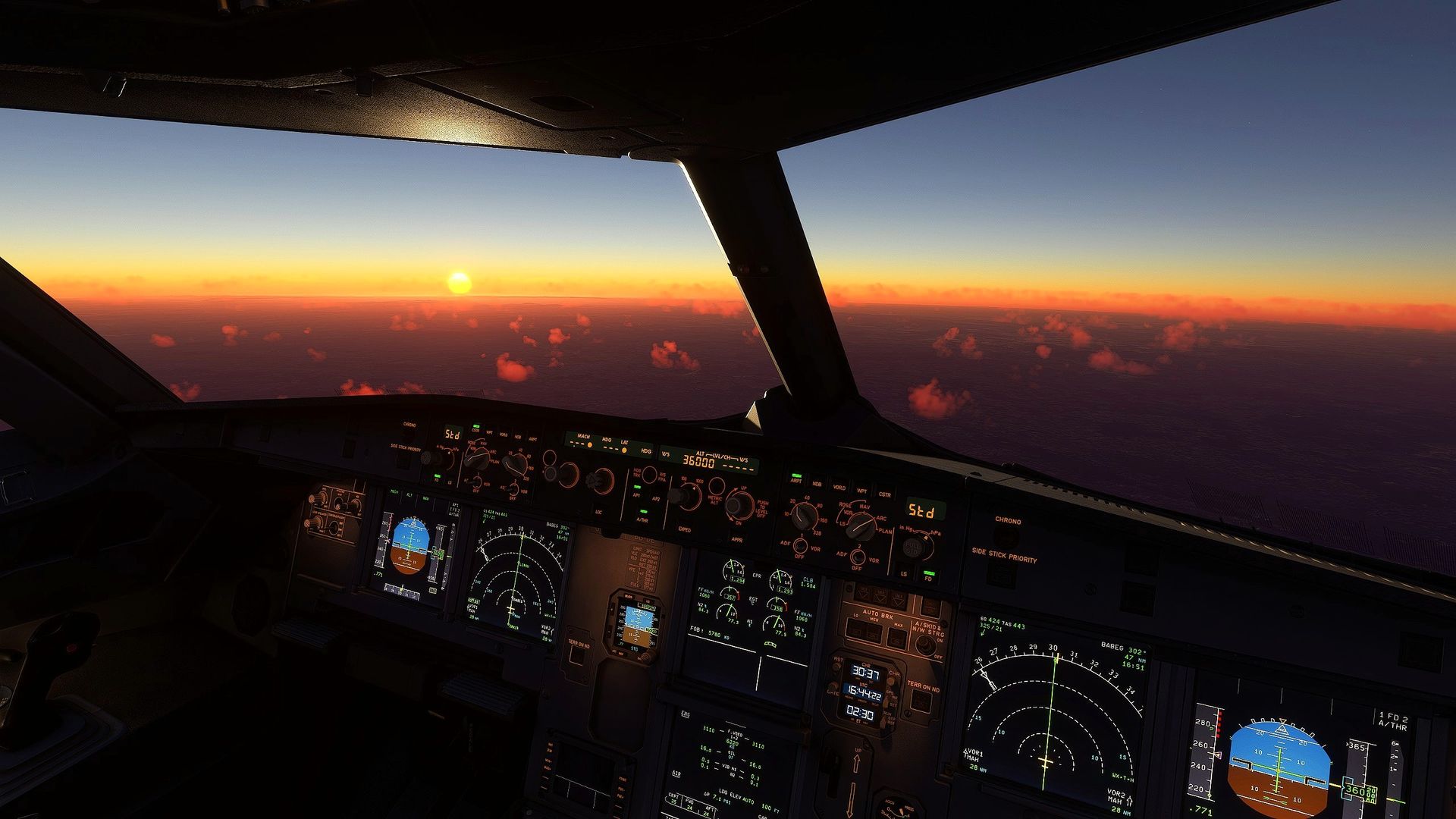
Task: Click the METRIC ALT button
Action: pyautogui.click(x=716, y=487)
